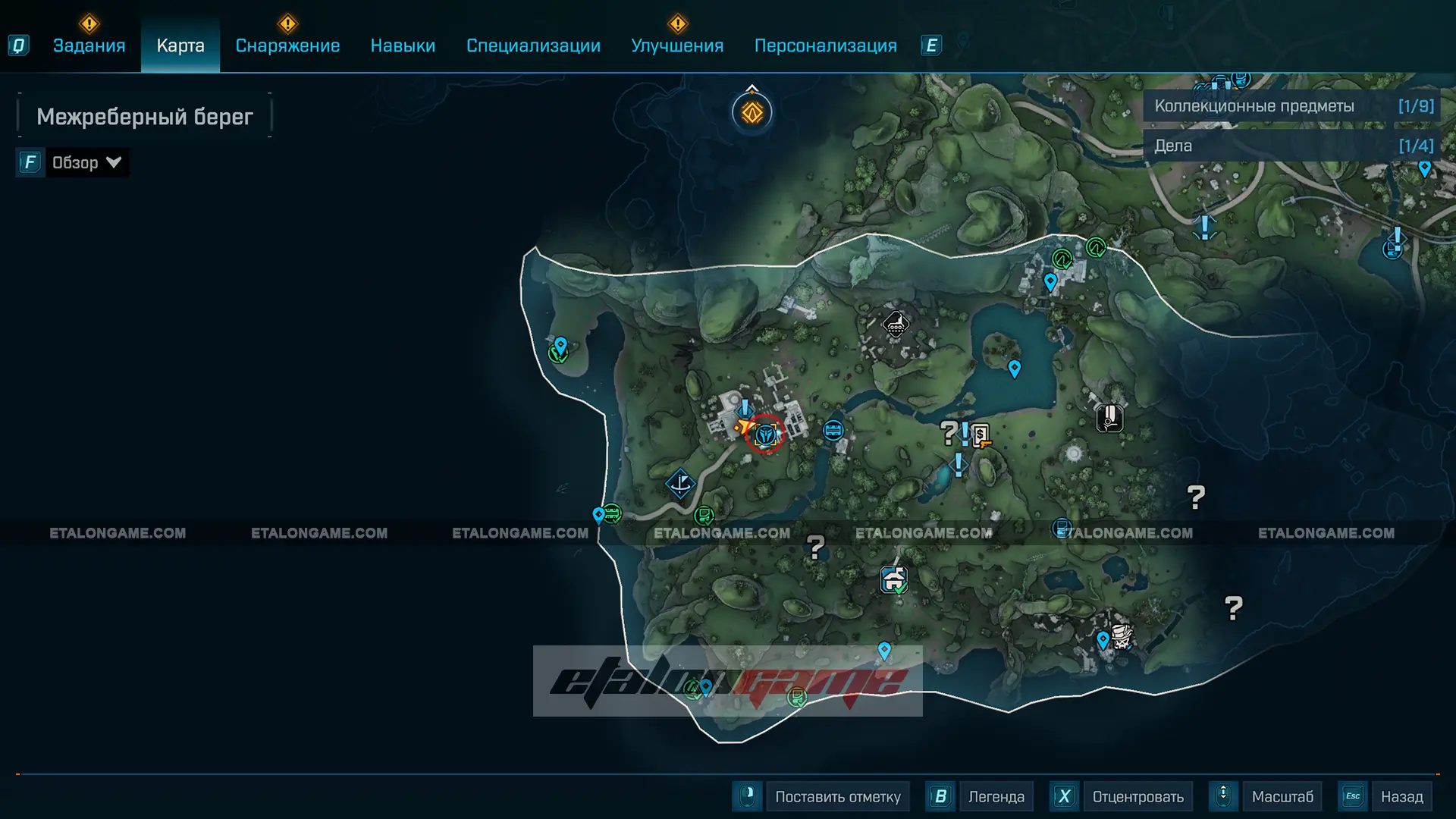Click the anchor diamond map marker
The image size is (1456, 819).
pyautogui.click(x=680, y=482)
